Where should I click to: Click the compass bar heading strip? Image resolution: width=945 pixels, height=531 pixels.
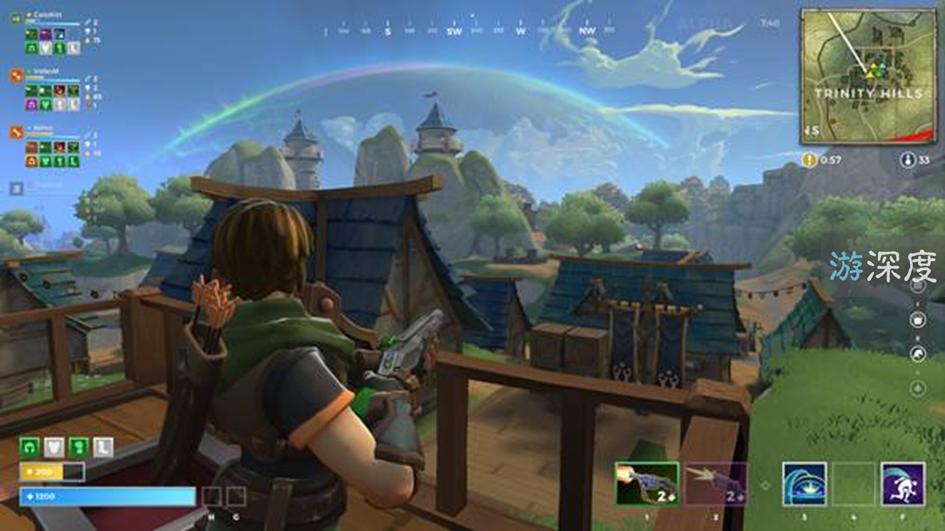pos(468,31)
